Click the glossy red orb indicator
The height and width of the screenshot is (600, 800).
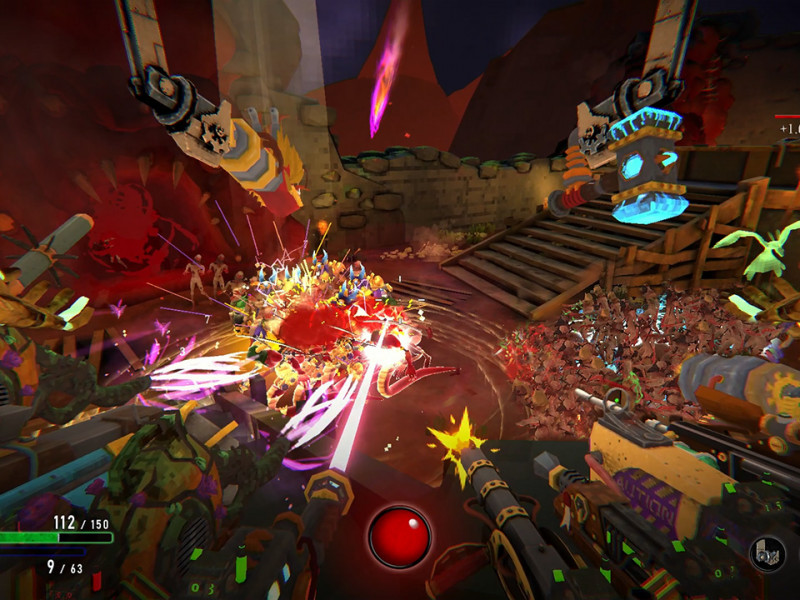(399, 537)
